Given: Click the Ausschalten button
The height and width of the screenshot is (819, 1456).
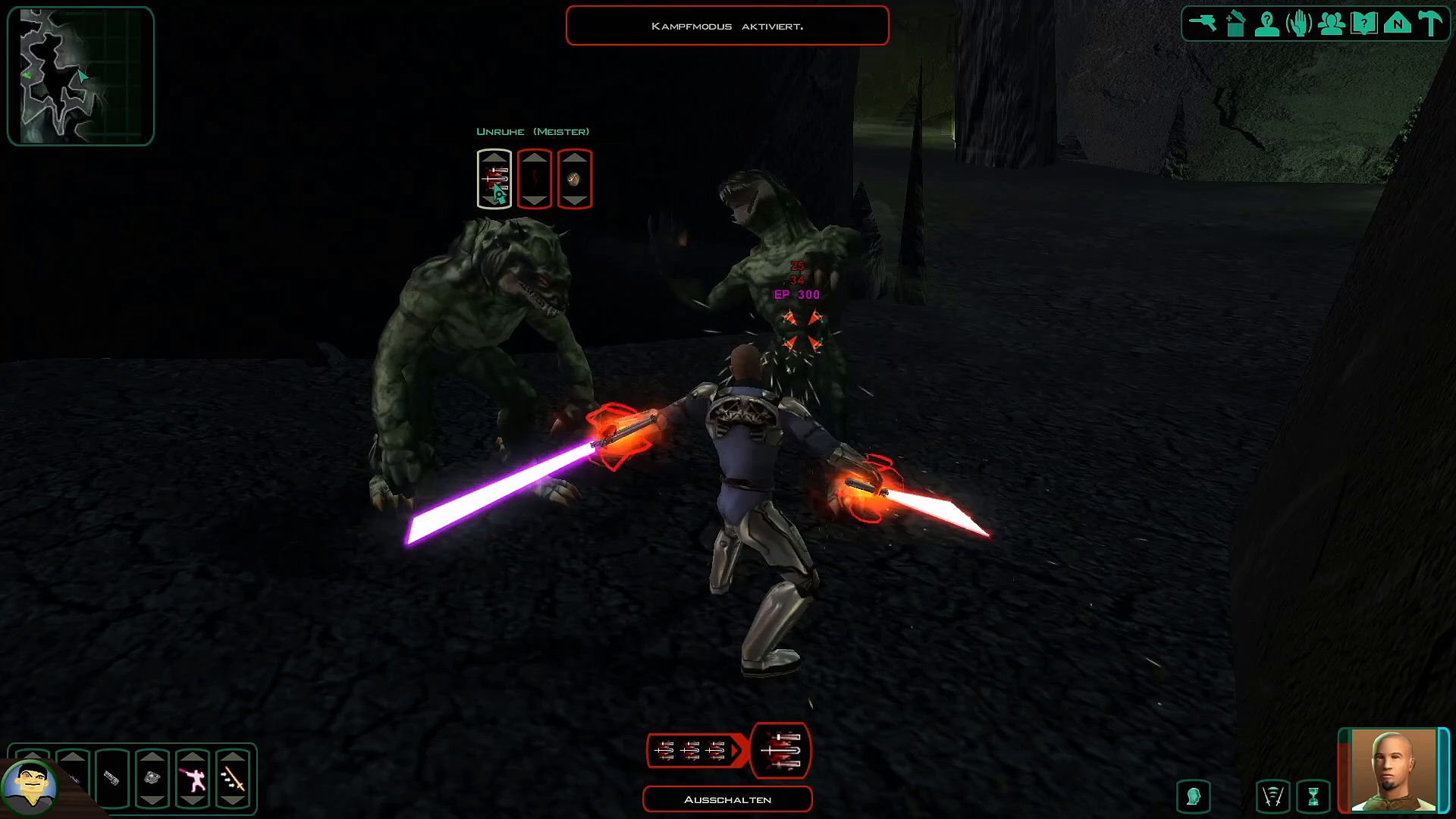Looking at the screenshot, I should tap(727, 799).
